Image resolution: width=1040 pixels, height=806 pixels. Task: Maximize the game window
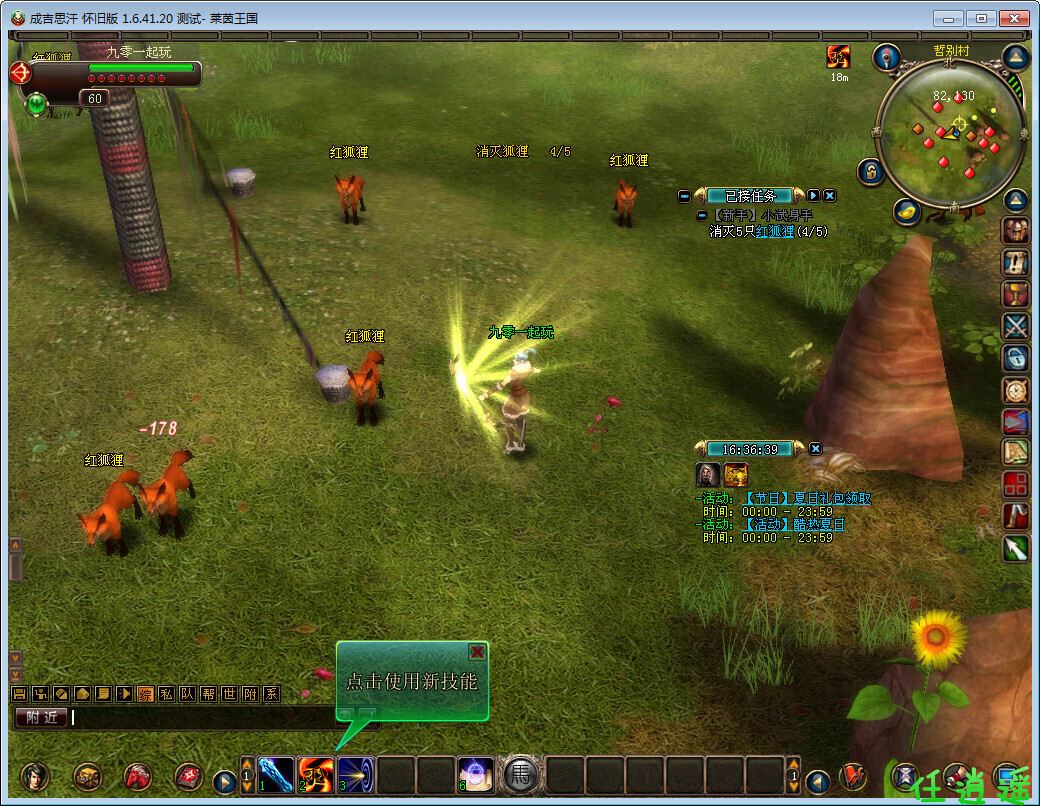[x=982, y=17]
